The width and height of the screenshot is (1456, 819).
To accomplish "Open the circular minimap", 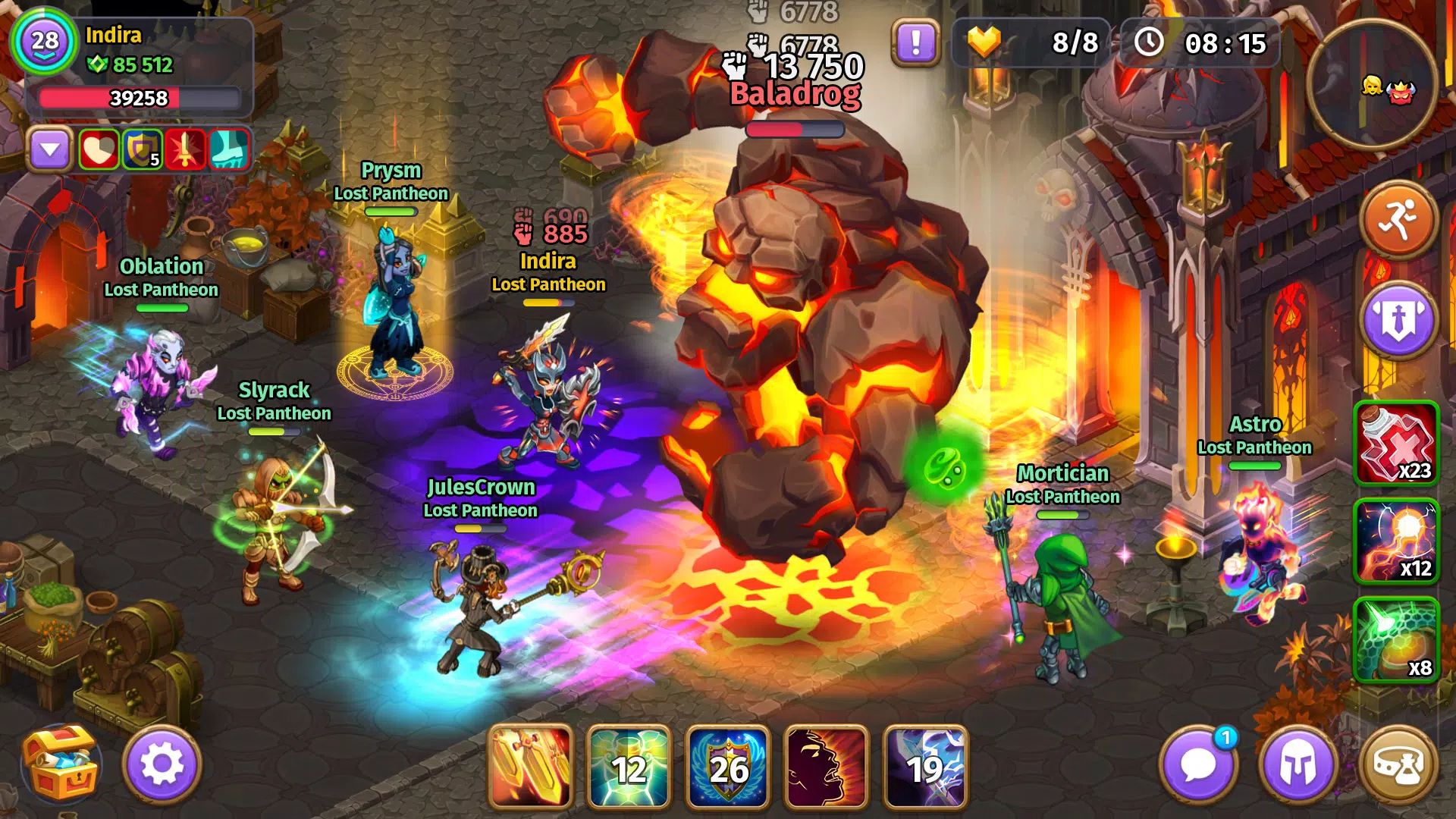I will click(1372, 85).
